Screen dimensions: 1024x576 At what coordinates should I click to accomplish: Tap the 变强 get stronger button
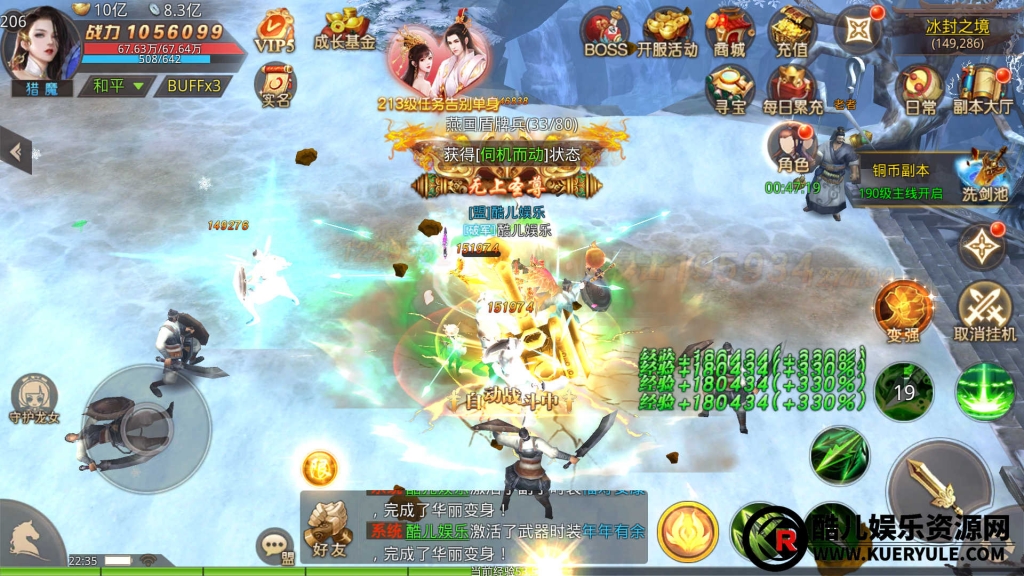tap(903, 311)
